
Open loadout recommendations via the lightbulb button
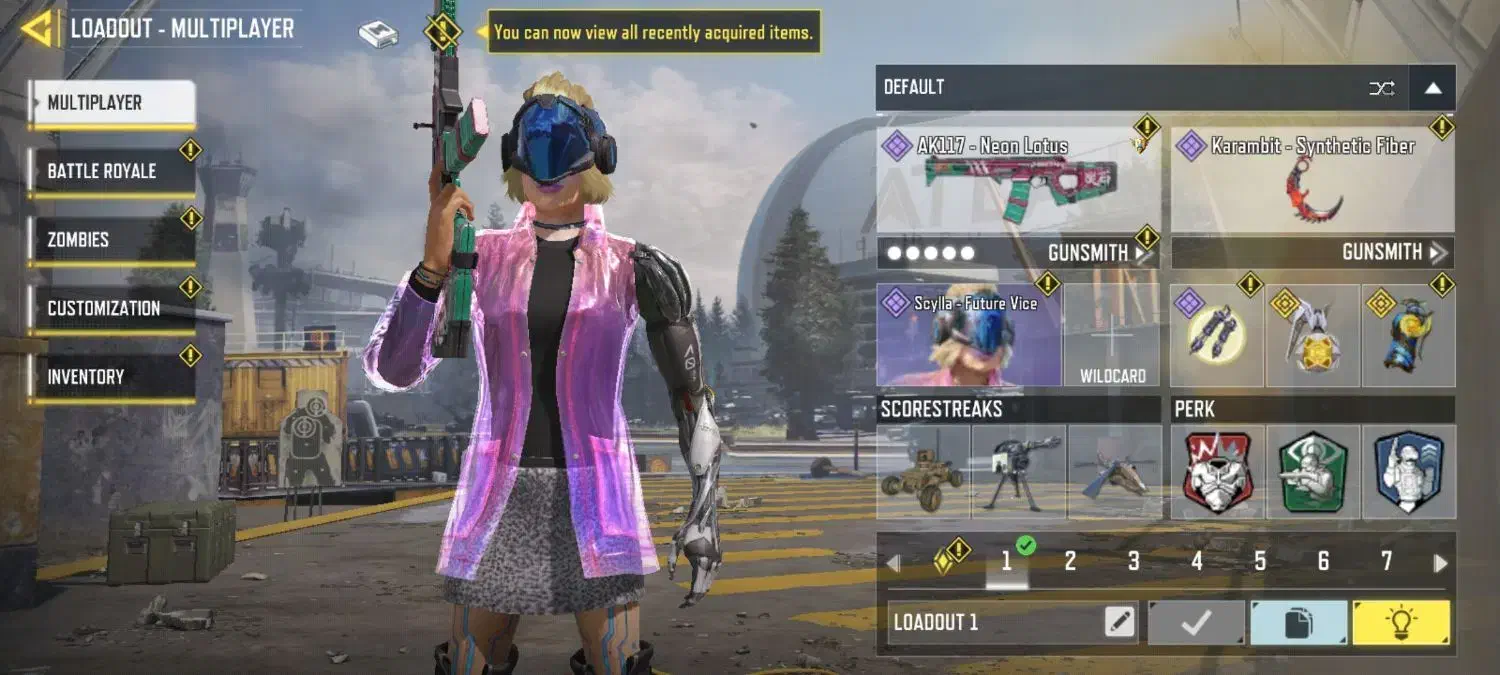1400,623
